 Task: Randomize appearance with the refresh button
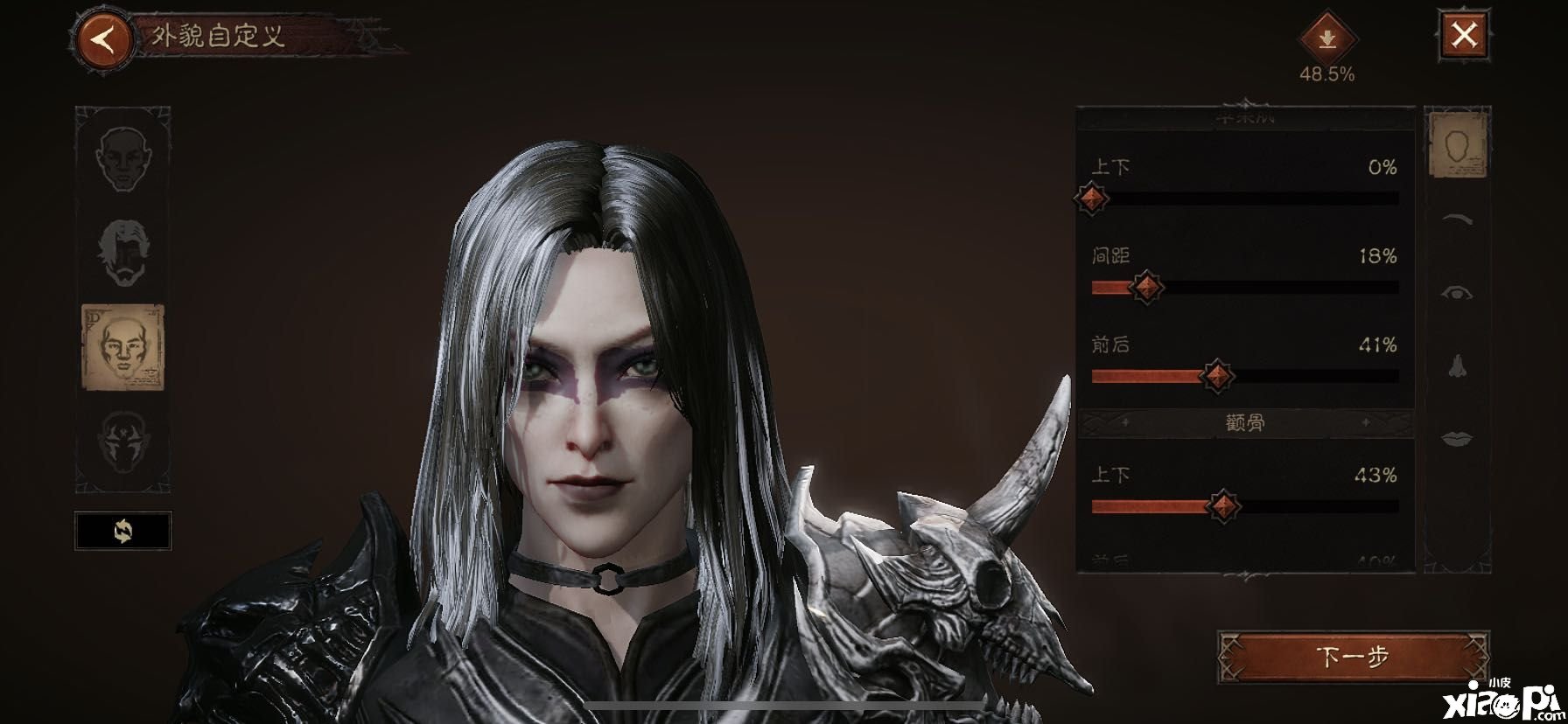122,531
